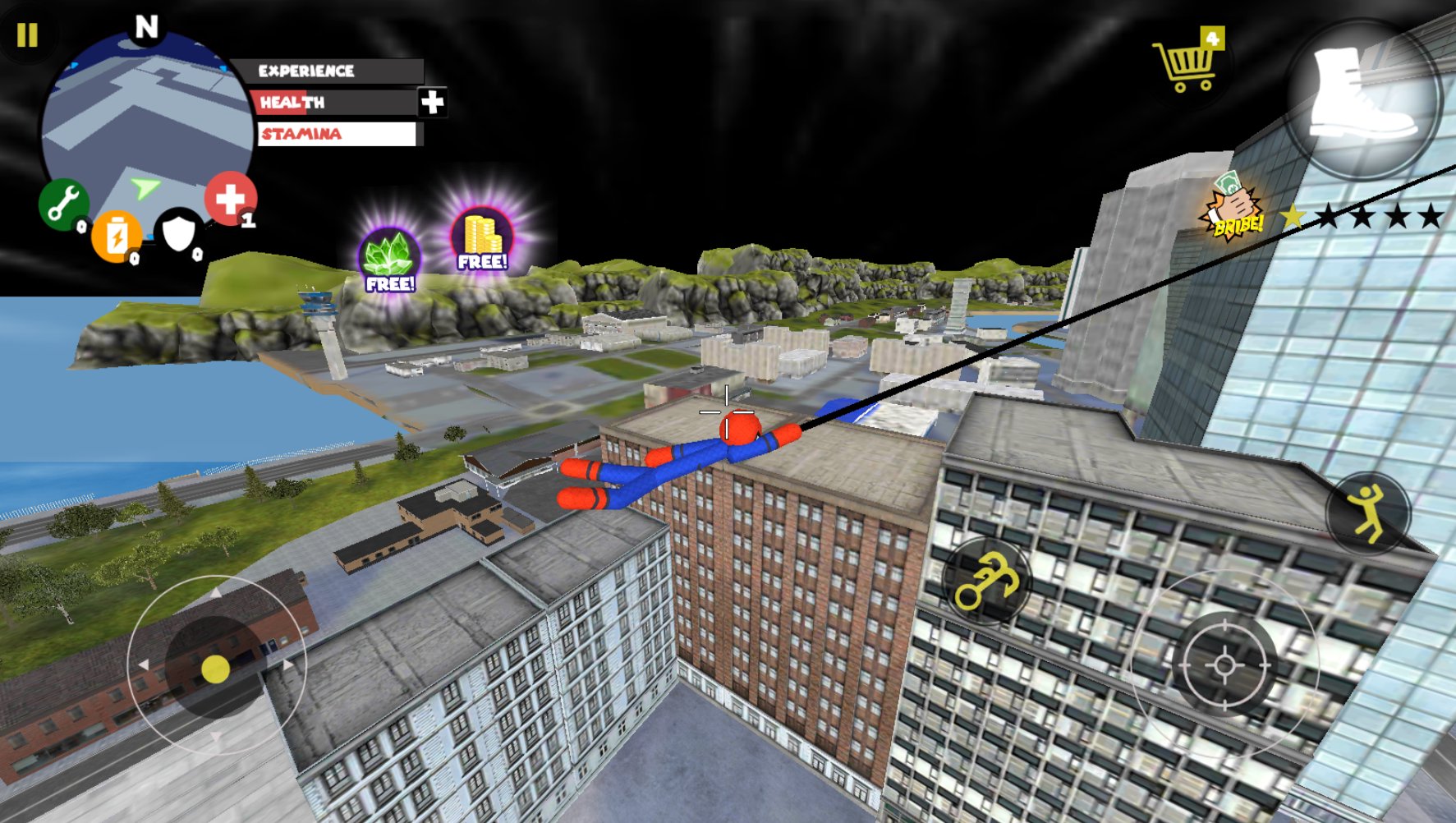Claim the FREE green gems reward

[389, 255]
